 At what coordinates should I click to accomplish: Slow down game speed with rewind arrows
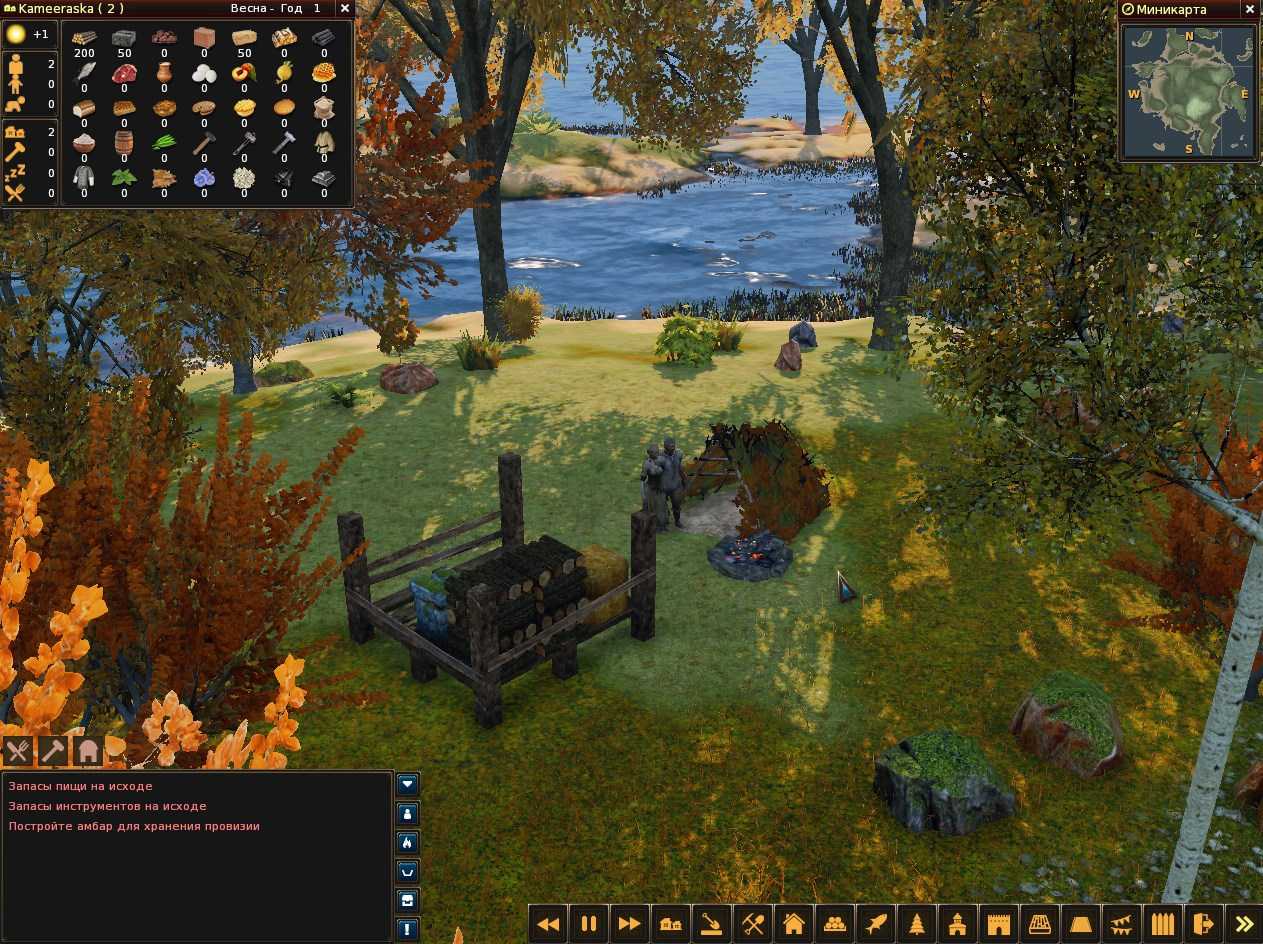tap(547, 924)
